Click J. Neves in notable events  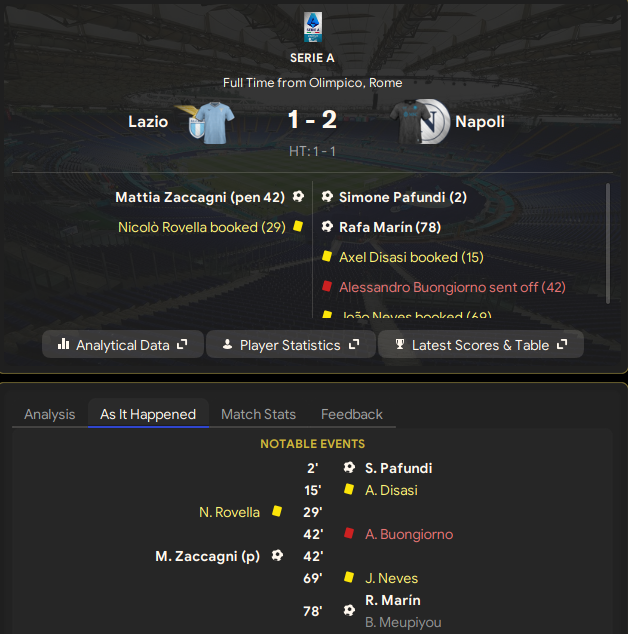(391, 578)
